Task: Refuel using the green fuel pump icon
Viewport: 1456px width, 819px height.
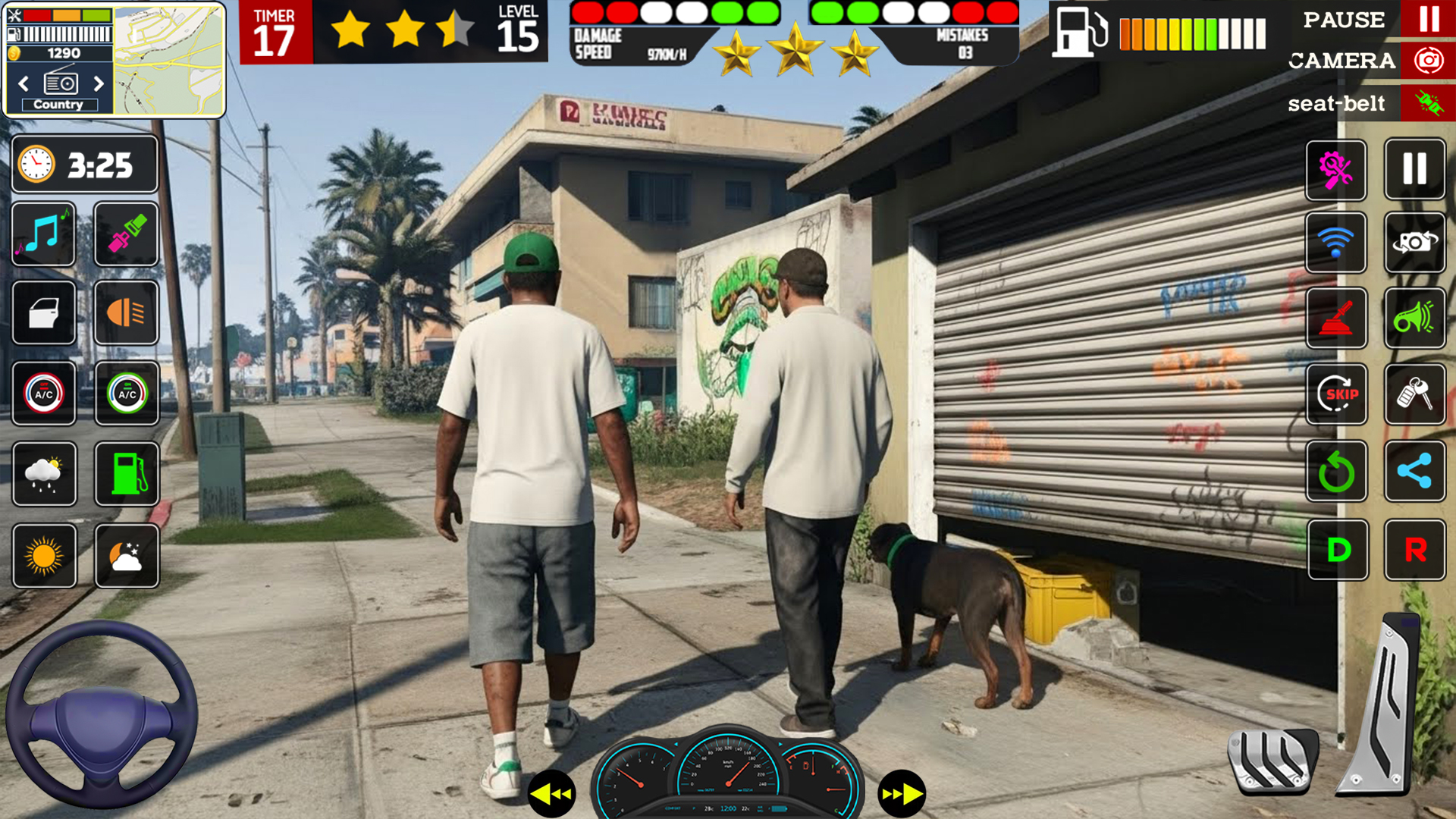Action: [126, 474]
